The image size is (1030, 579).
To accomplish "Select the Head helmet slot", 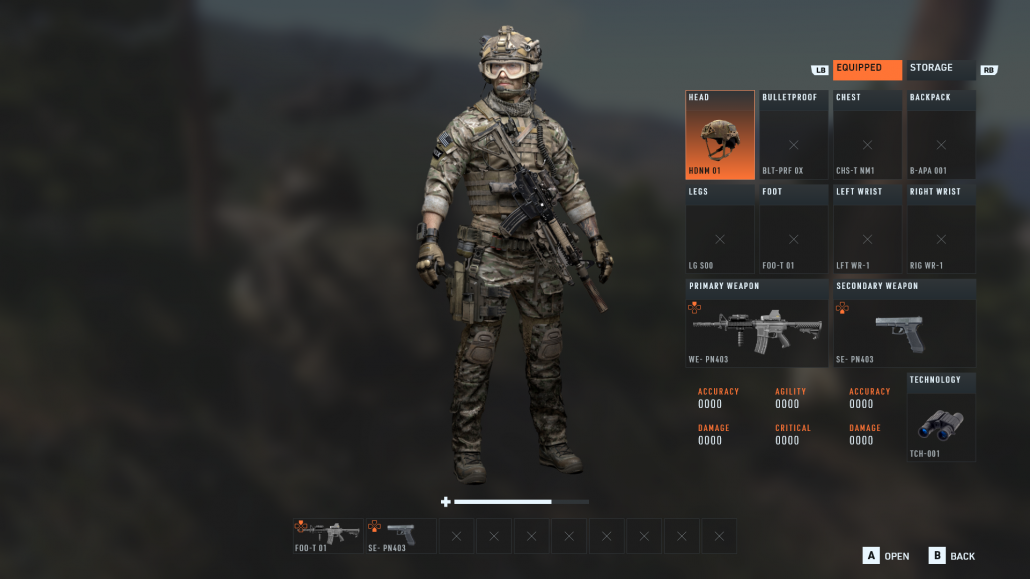I will coord(720,135).
